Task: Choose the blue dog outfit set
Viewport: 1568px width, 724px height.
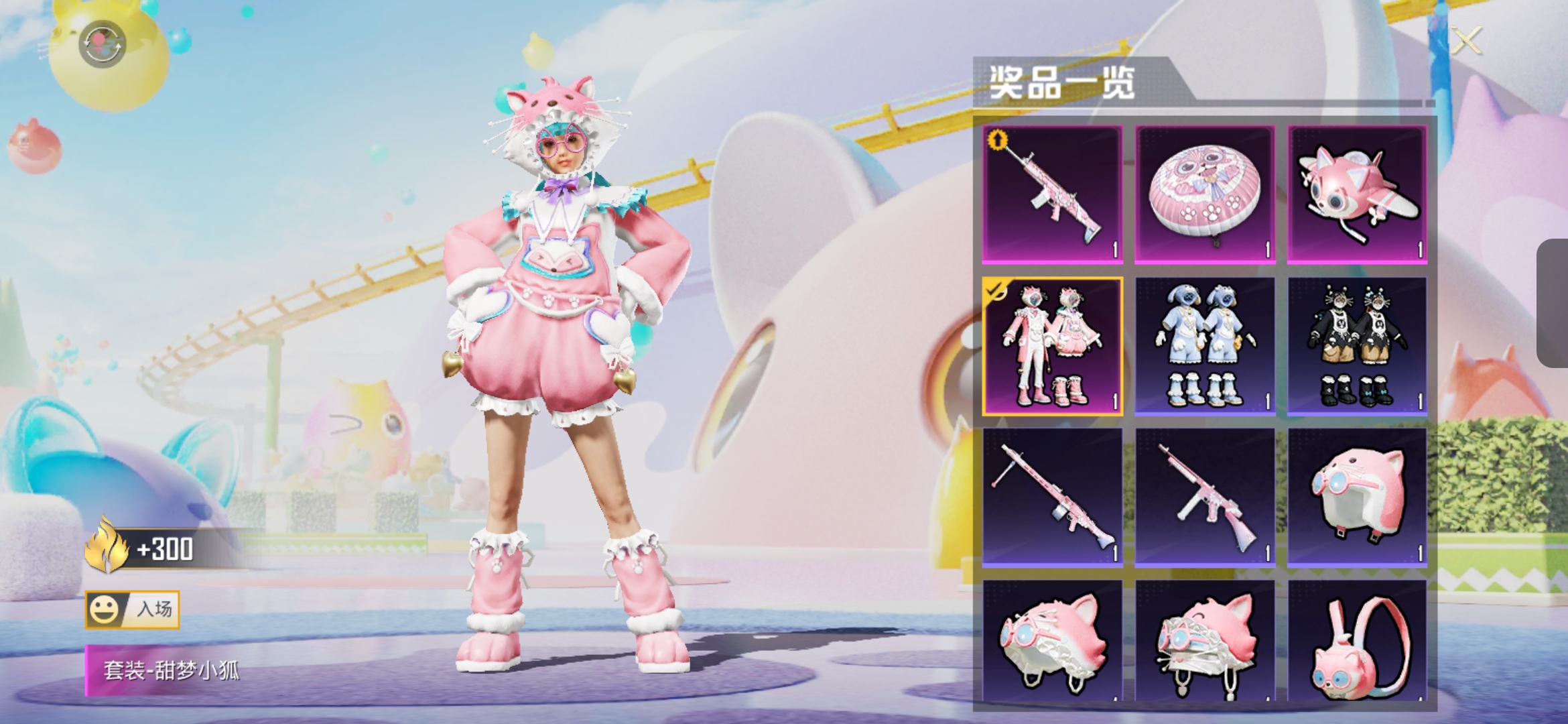Action: [x=1204, y=346]
